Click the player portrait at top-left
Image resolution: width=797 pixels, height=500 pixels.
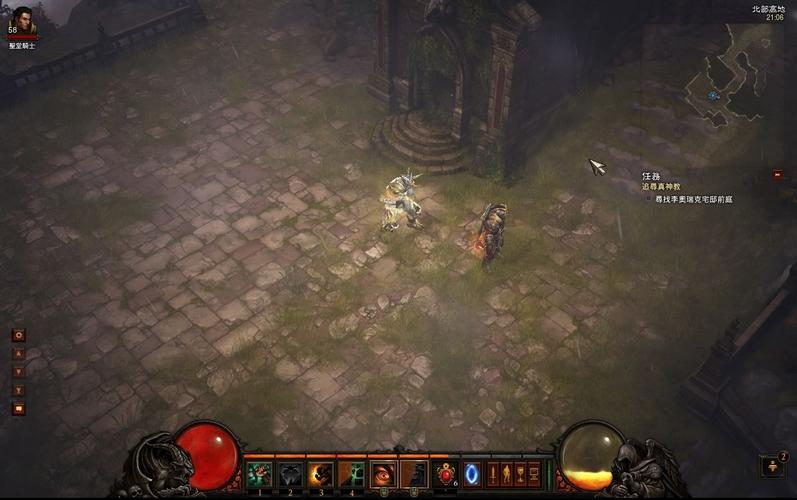pyautogui.click(x=21, y=20)
